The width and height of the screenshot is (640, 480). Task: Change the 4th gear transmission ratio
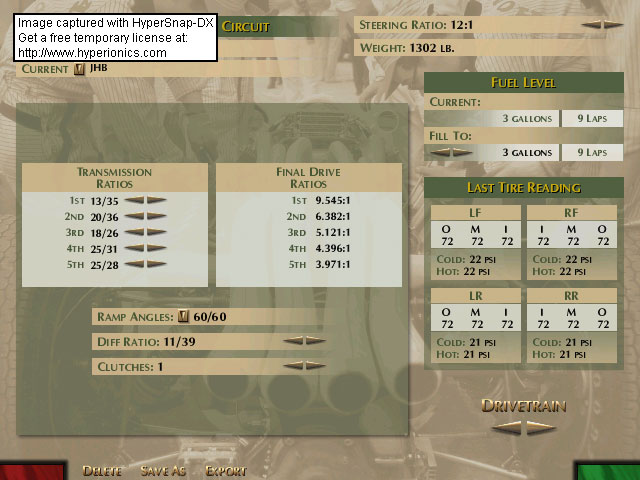pos(145,248)
